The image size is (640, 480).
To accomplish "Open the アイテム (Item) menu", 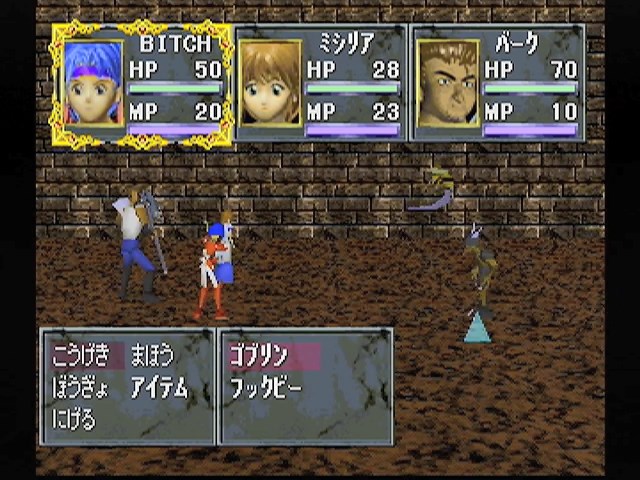I will (159, 388).
